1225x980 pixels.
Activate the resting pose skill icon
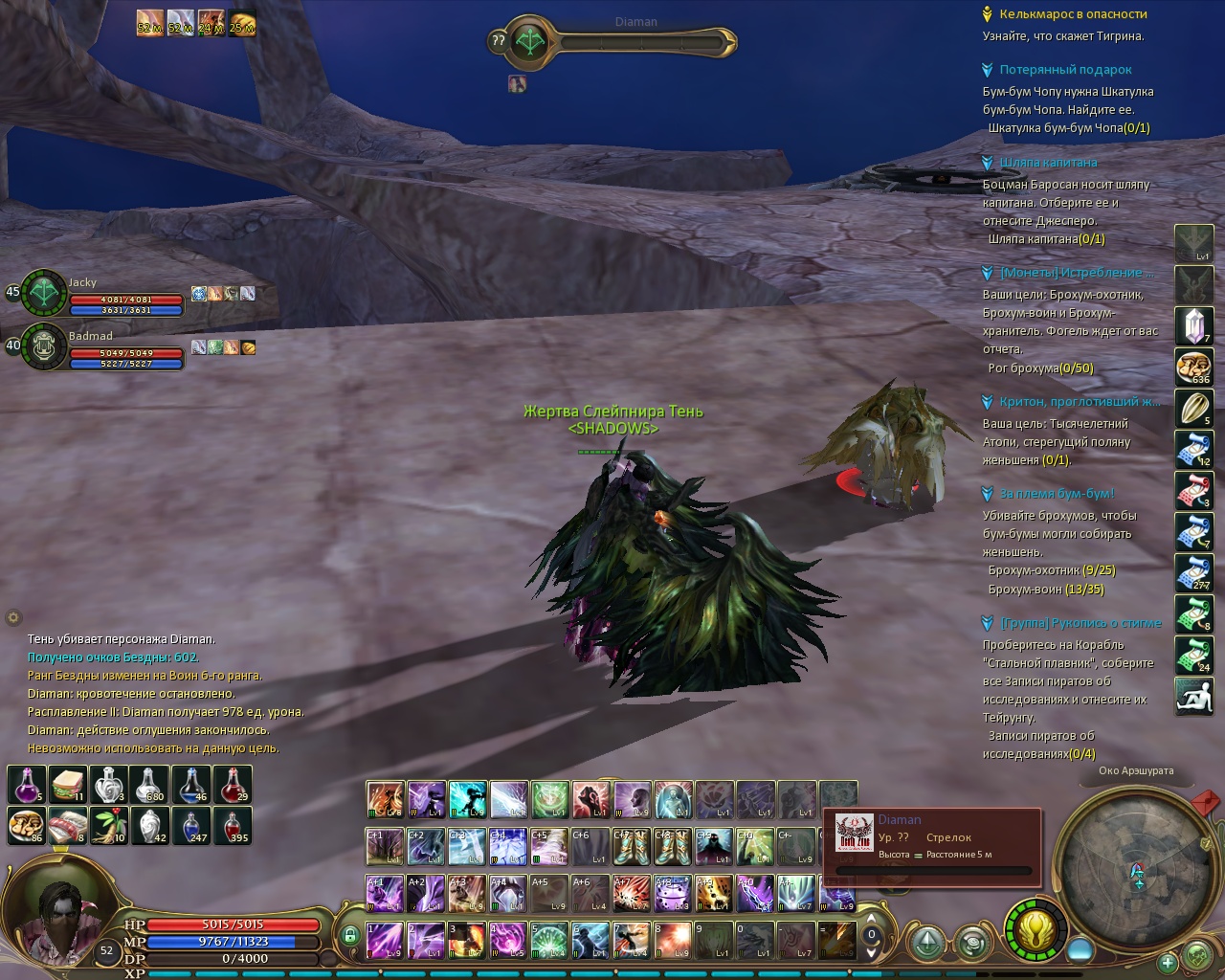(1193, 696)
